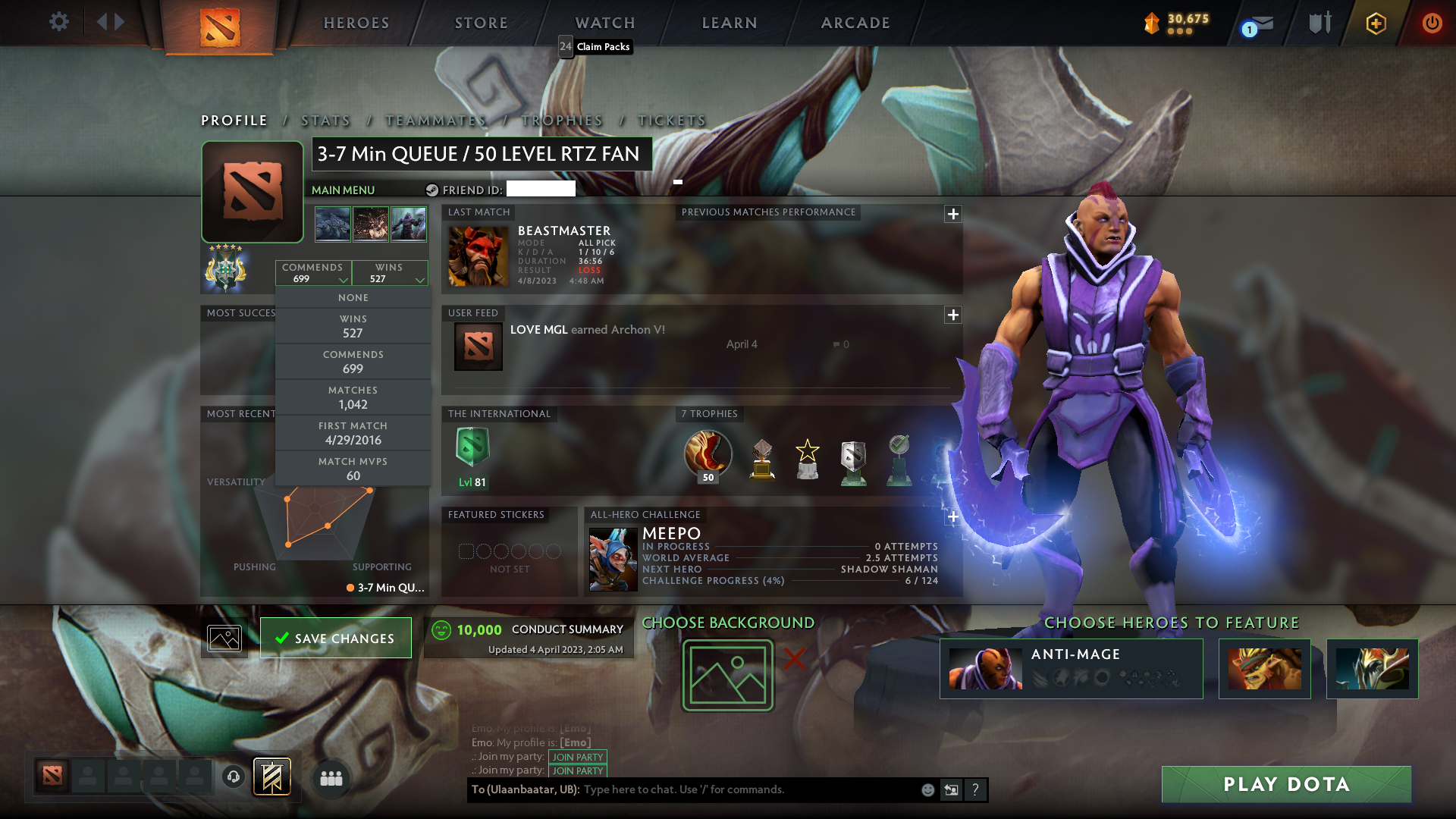The image size is (1456, 819).
Task: Click the headset voice chat icon
Action: 231,777
